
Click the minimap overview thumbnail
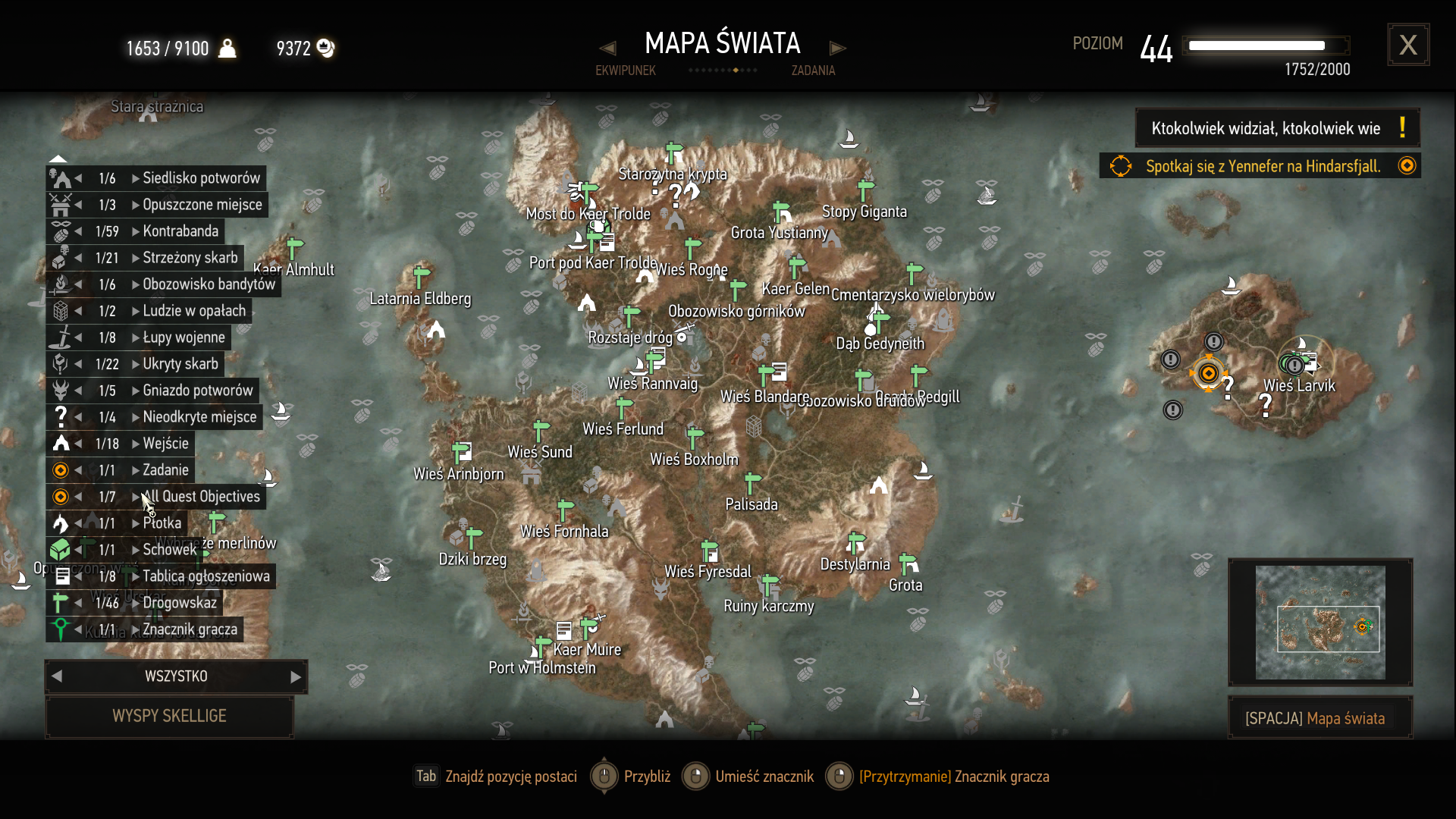pos(1320,623)
